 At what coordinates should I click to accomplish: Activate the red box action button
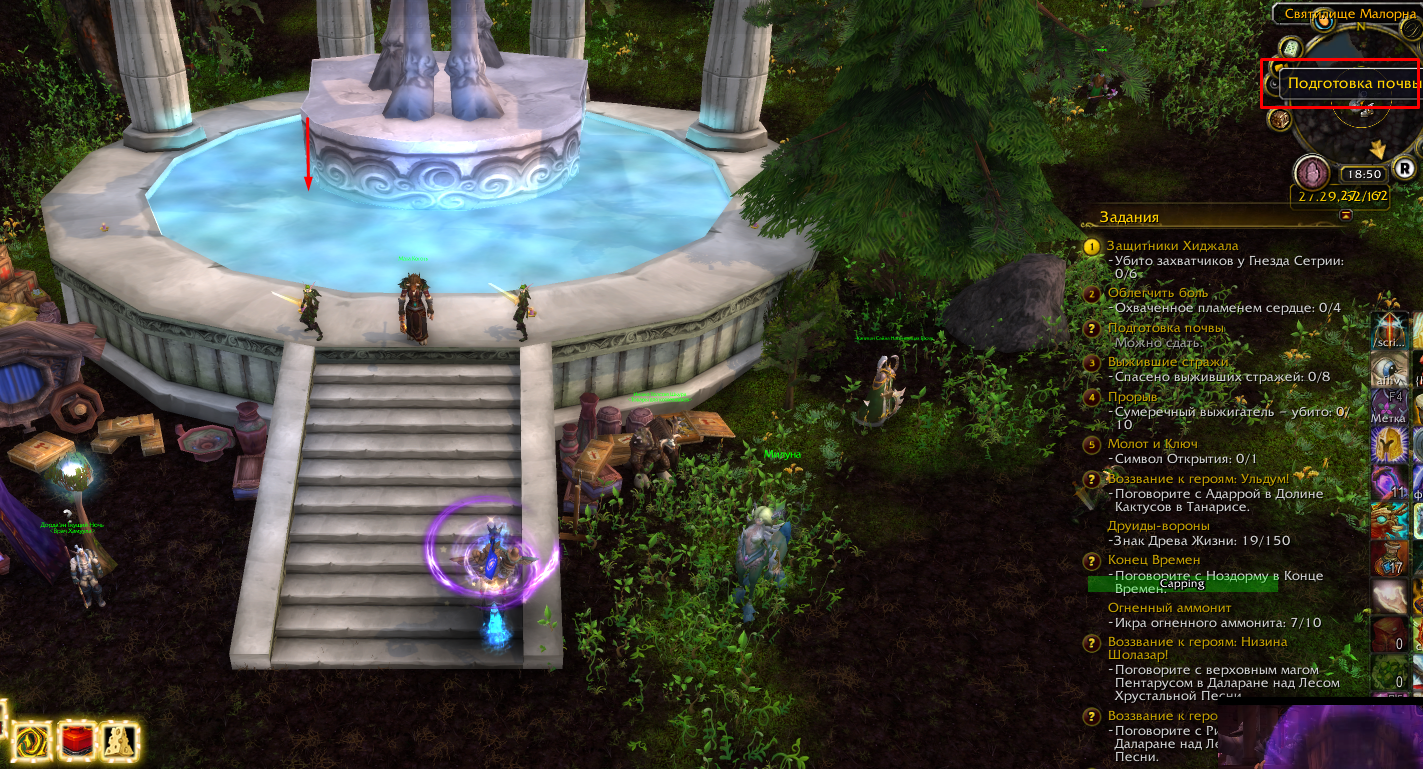coord(77,741)
